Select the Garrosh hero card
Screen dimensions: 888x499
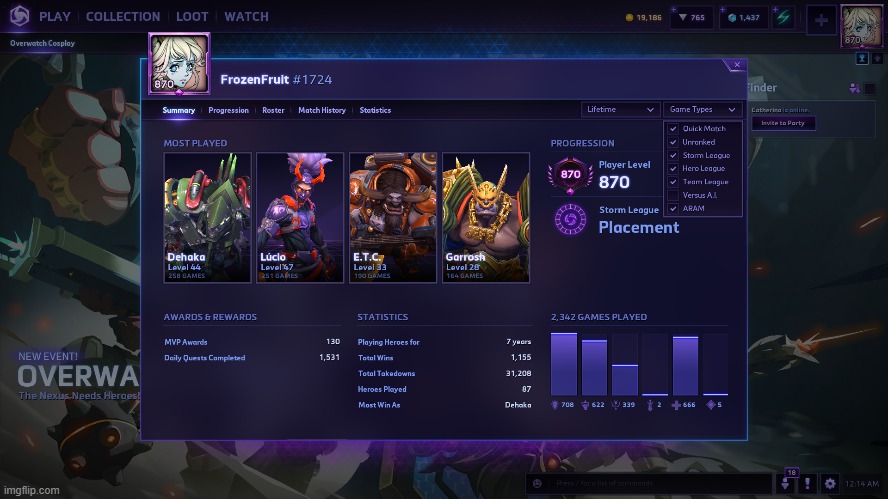pyautogui.click(x=485, y=217)
